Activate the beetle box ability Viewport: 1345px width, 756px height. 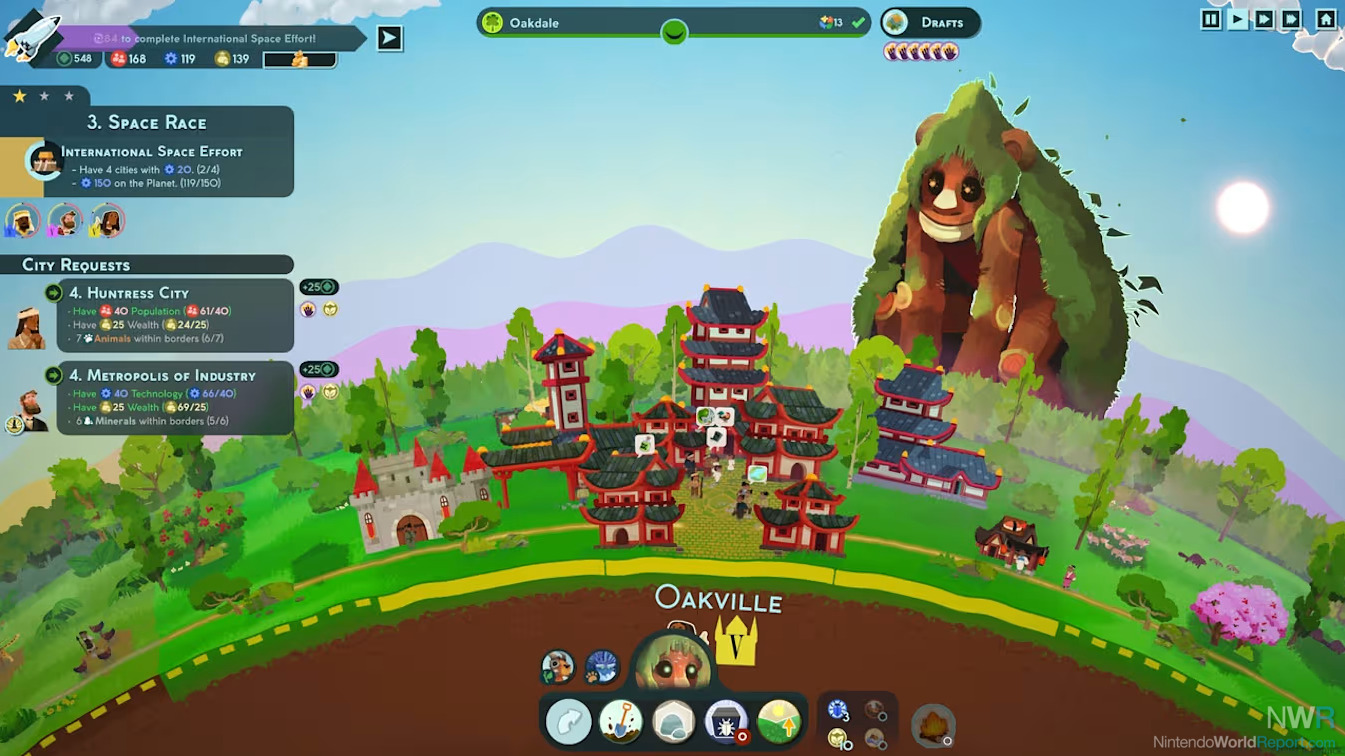(725, 721)
